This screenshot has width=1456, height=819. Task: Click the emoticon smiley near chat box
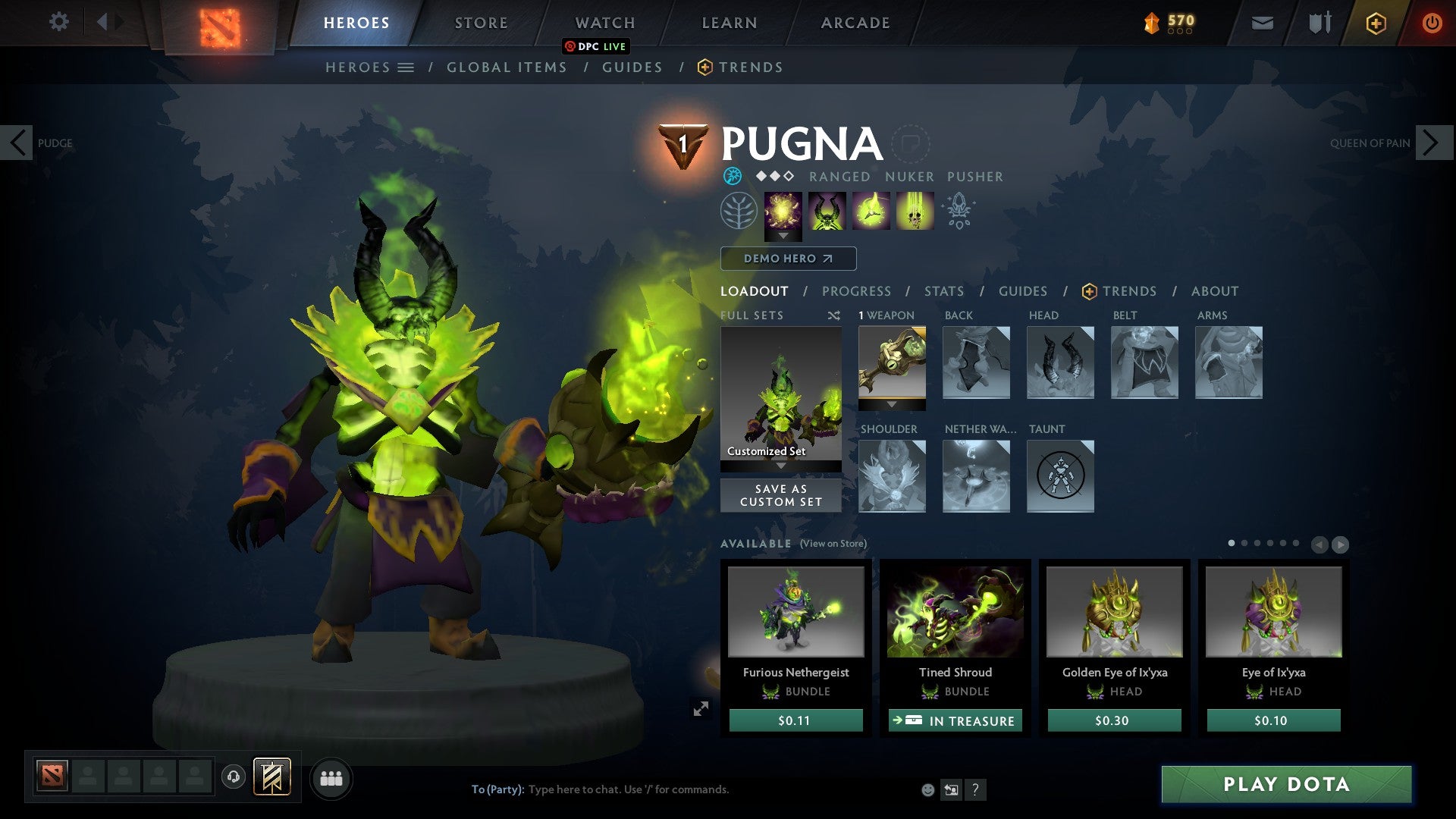coord(928,789)
